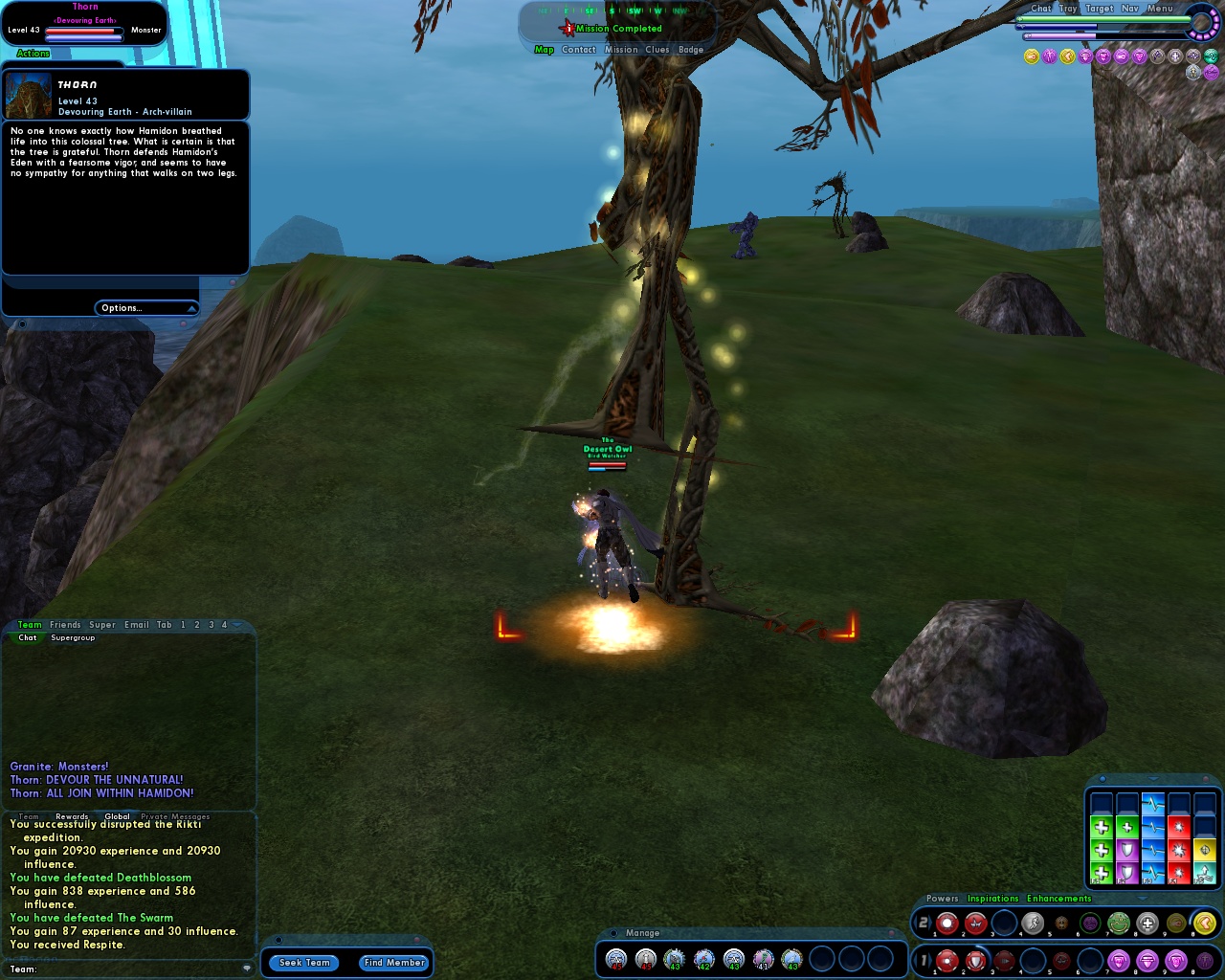This screenshot has height=980, width=1225.
Task: Click the Team chat input field
Action: click(124, 969)
